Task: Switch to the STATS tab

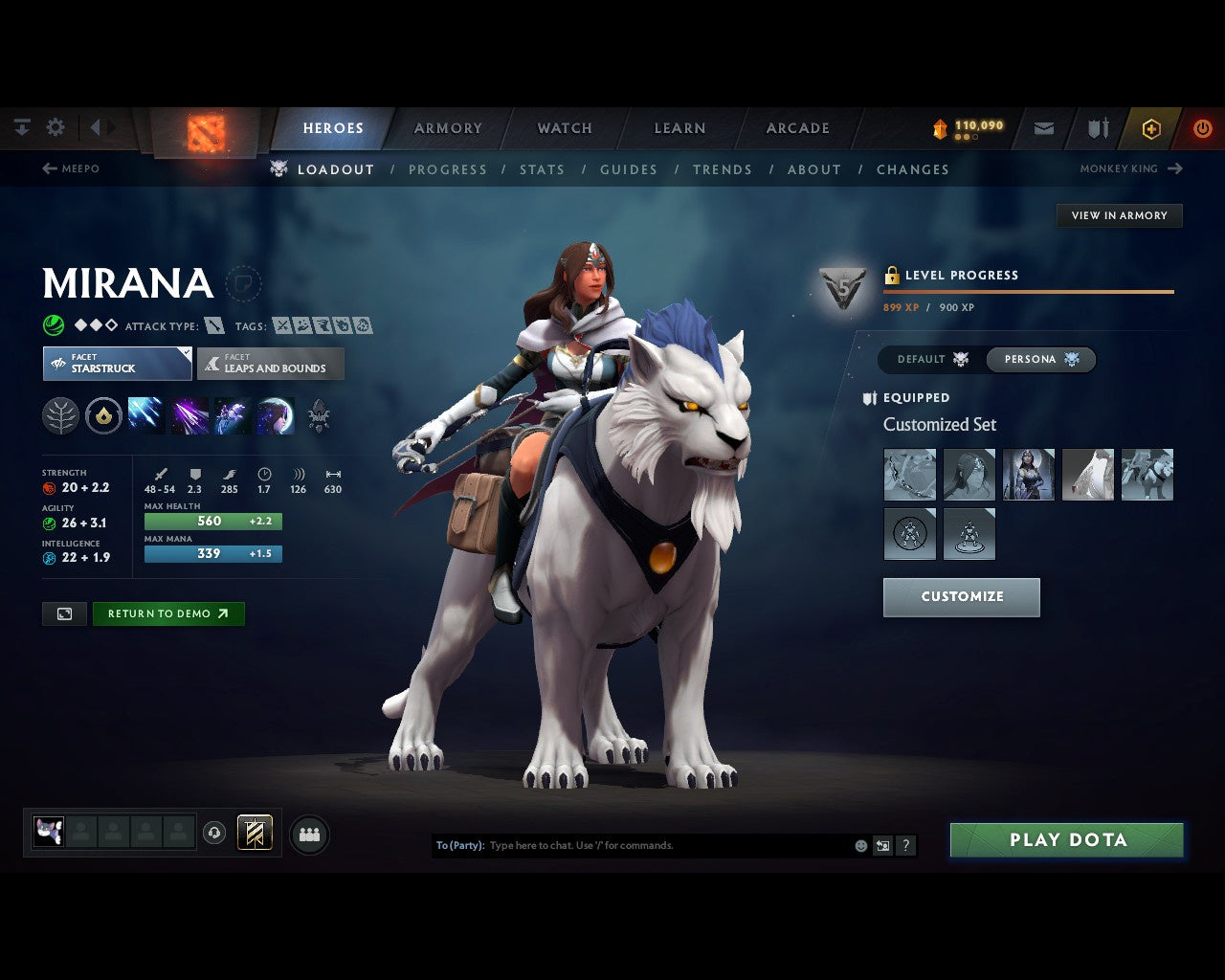Action: pyautogui.click(x=542, y=169)
